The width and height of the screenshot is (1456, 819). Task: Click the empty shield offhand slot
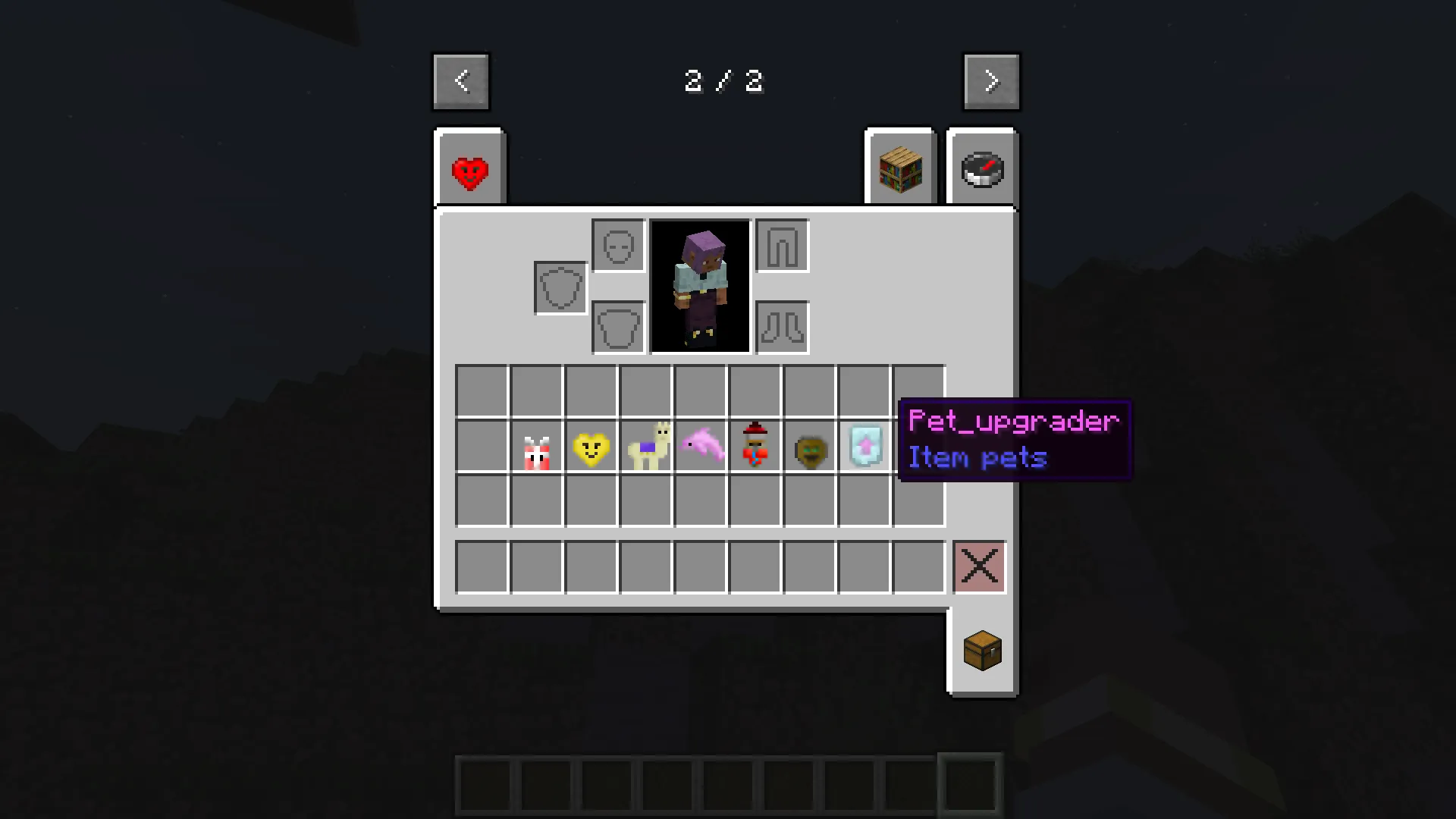560,287
